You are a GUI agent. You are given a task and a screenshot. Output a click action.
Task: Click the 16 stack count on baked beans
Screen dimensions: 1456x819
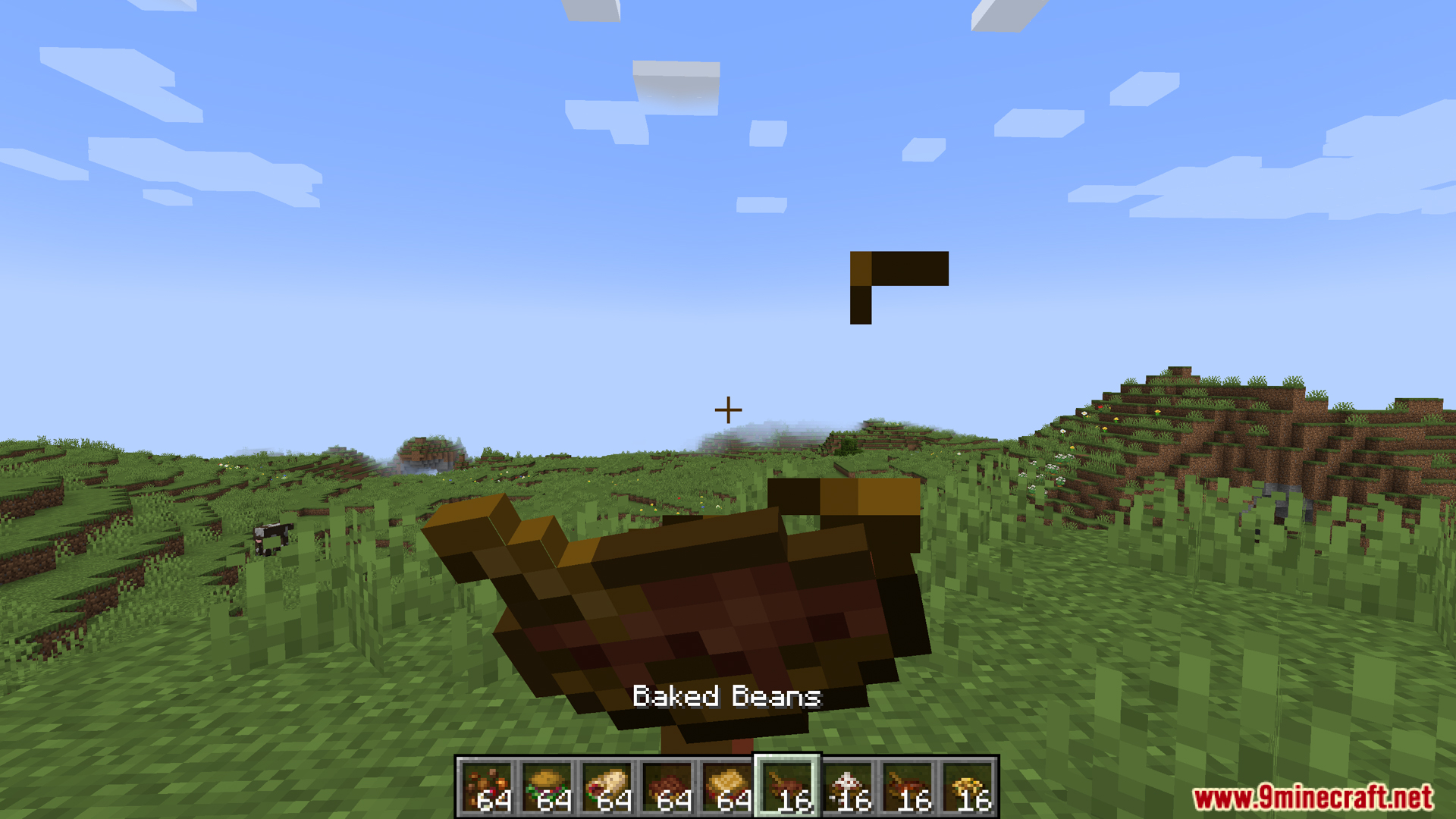(x=793, y=800)
